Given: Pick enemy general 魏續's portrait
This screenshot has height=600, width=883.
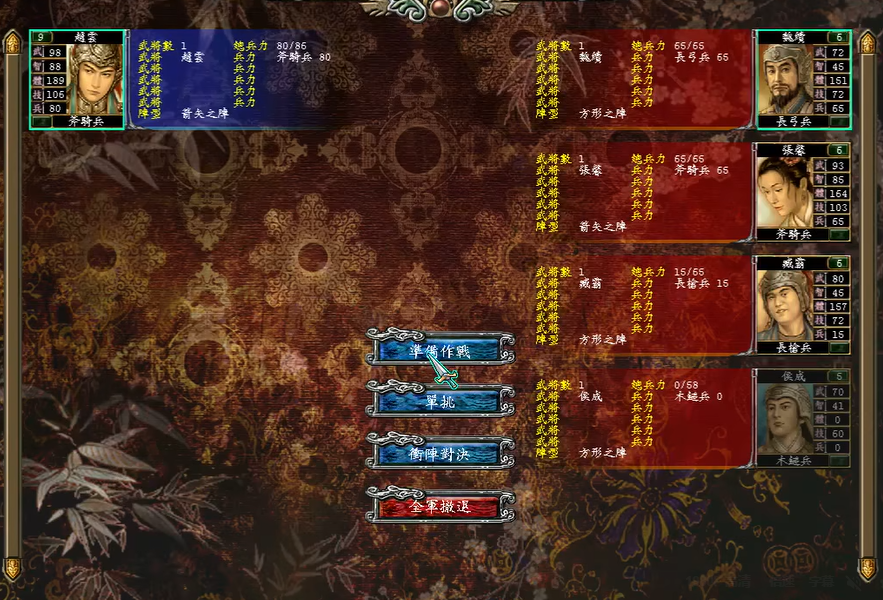Looking at the screenshot, I should point(786,79).
